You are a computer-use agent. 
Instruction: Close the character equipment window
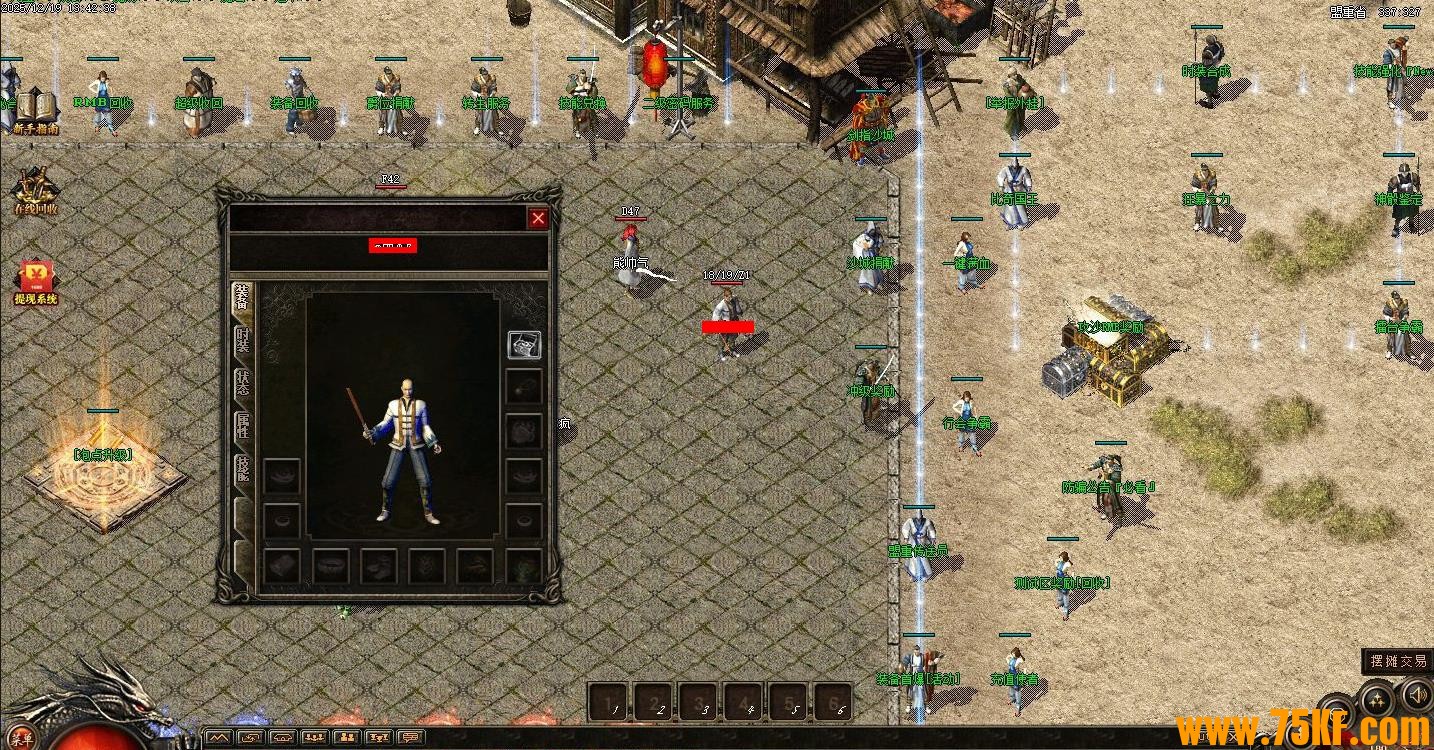coord(538,218)
